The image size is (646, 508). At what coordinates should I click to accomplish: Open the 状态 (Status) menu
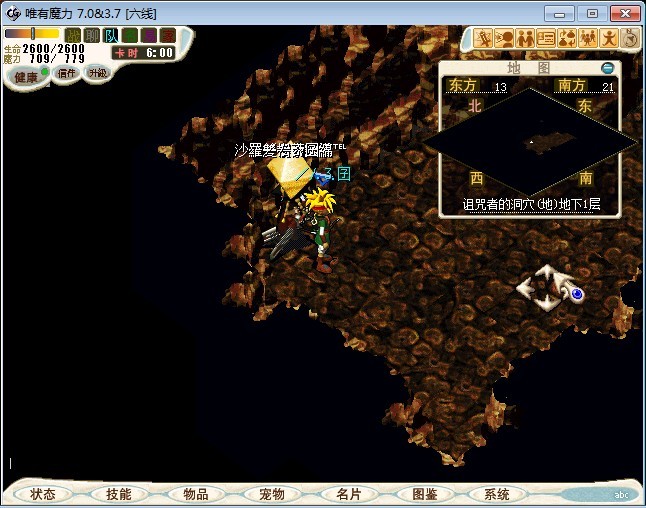43,494
